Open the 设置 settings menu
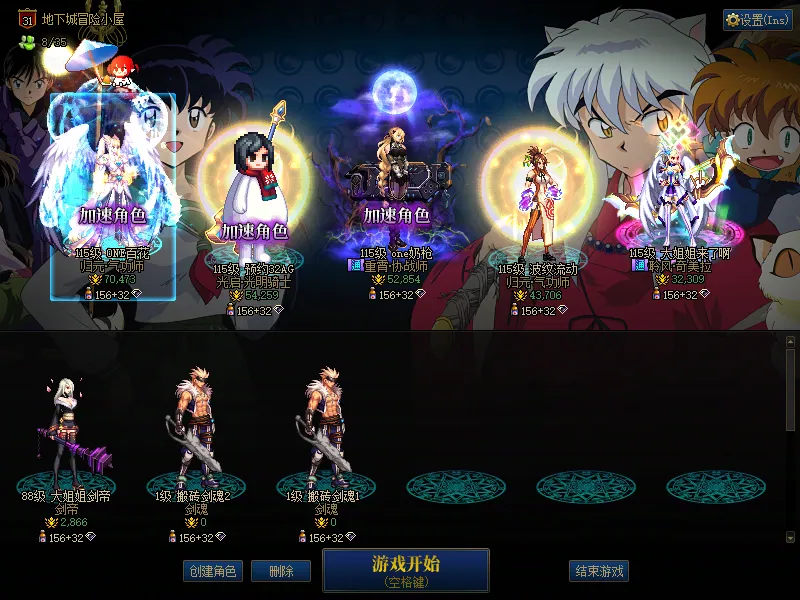Image resolution: width=800 pixels, height=600 pixels. click(x=757, y=19)
